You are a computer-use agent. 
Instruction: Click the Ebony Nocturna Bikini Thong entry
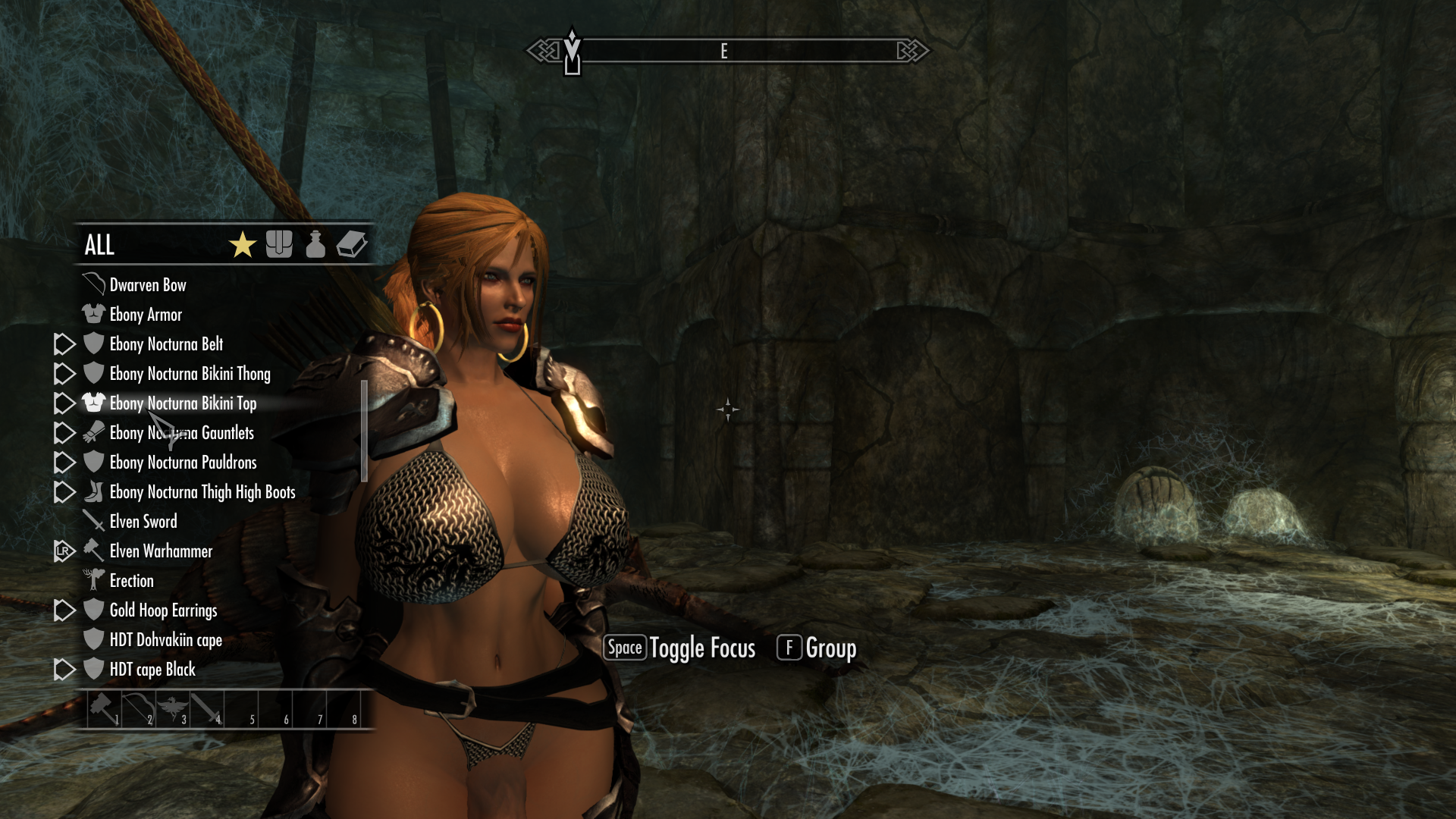(x=190, y=374)
